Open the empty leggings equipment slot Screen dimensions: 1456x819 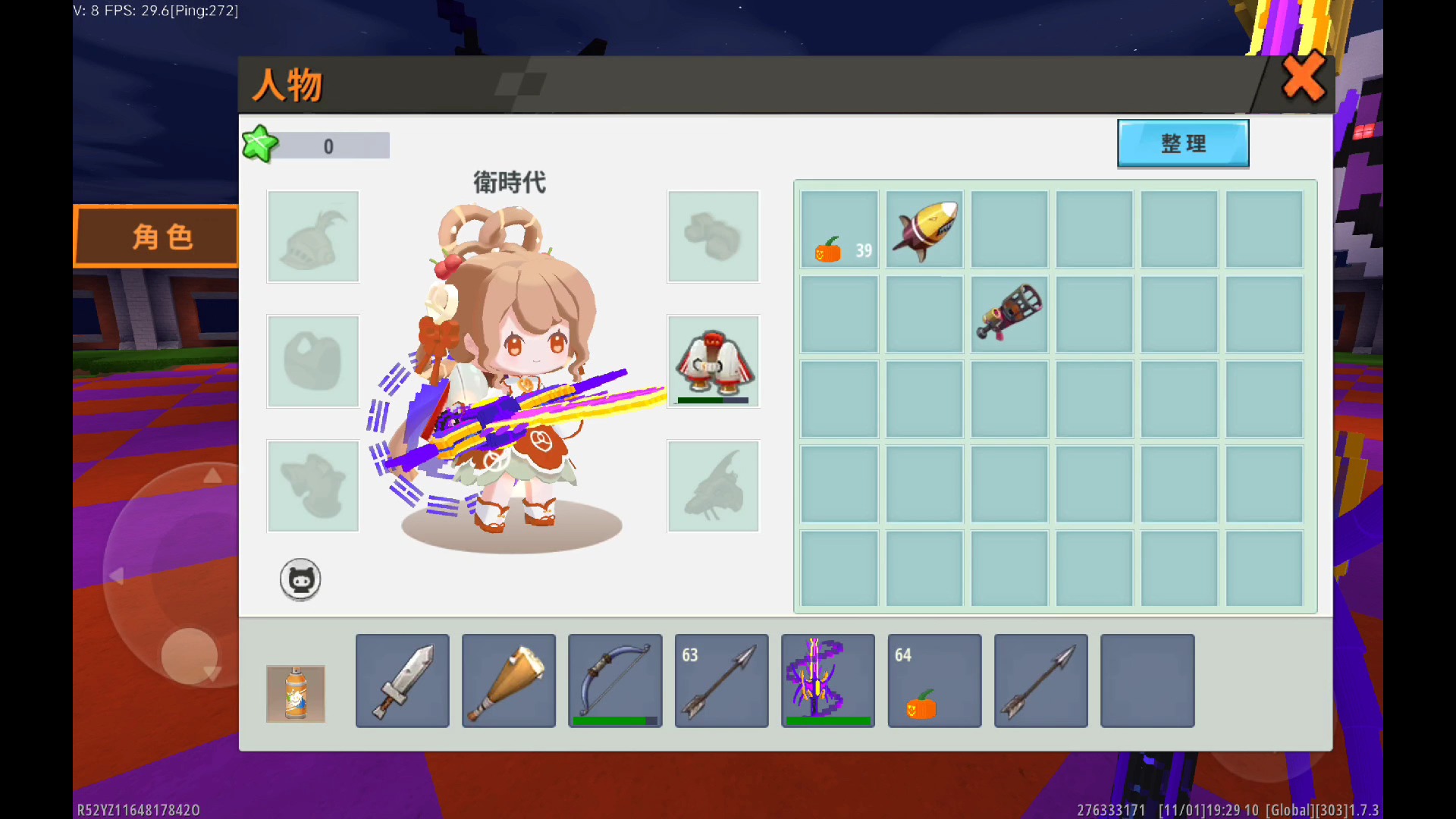point(312,486)
